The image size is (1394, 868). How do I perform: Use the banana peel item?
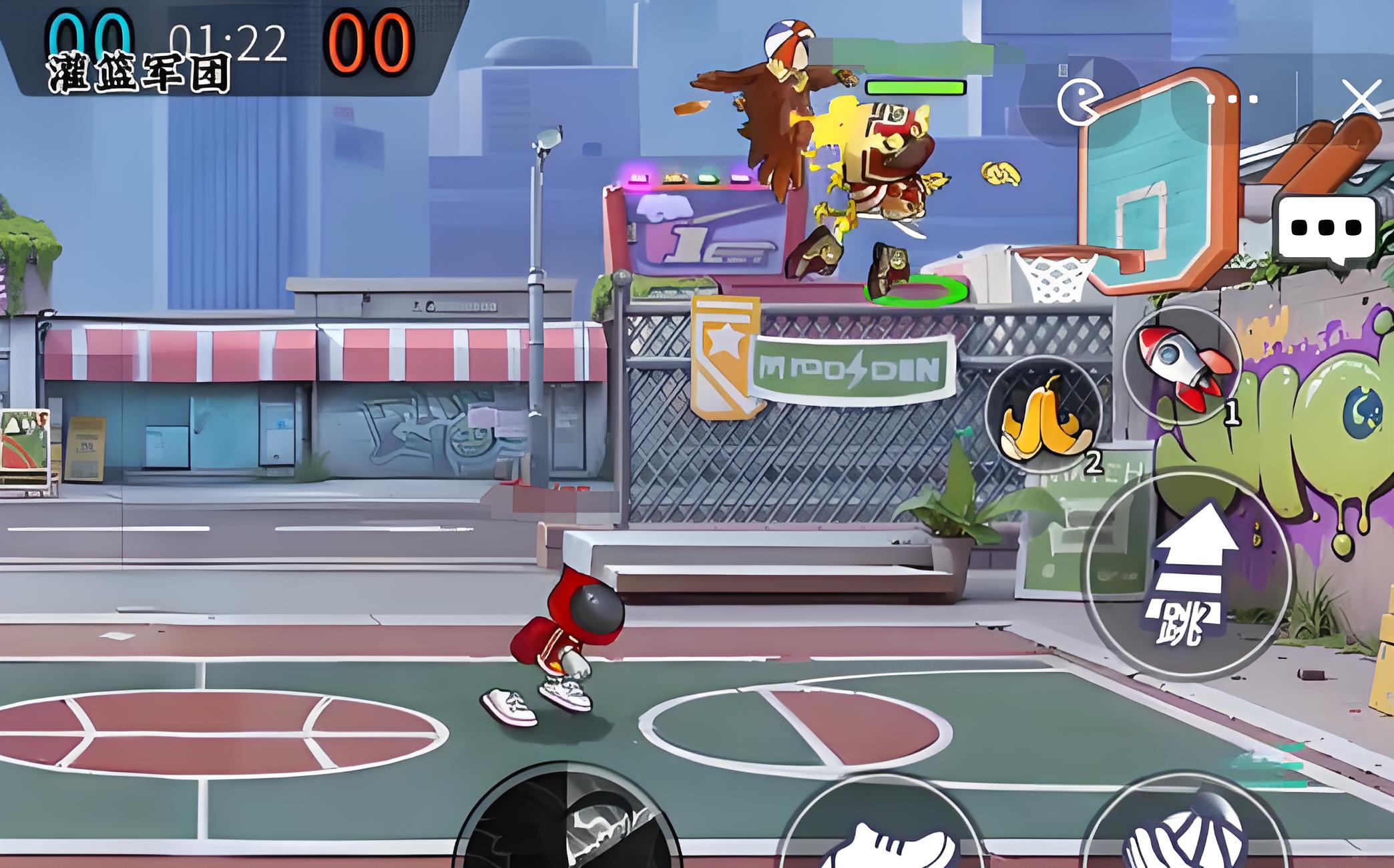tap(1043, 415)
